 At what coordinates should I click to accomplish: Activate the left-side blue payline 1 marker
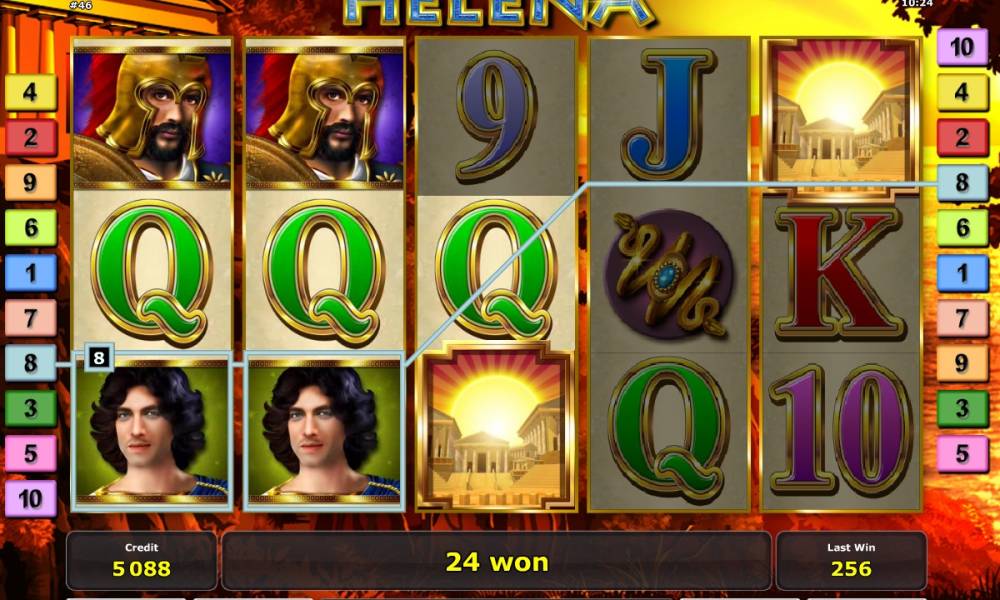31,273
